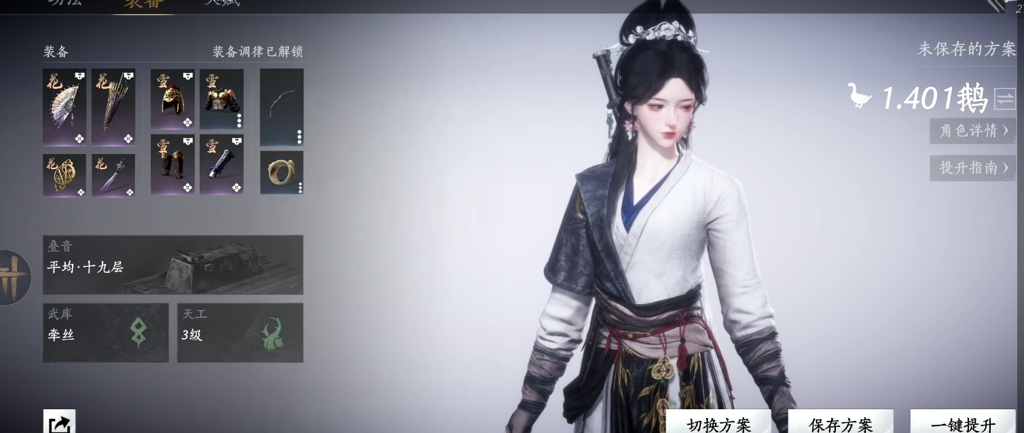1024x433 pixels.
Task: Choose the leg armor boots slot
Action: coord(173,164)
